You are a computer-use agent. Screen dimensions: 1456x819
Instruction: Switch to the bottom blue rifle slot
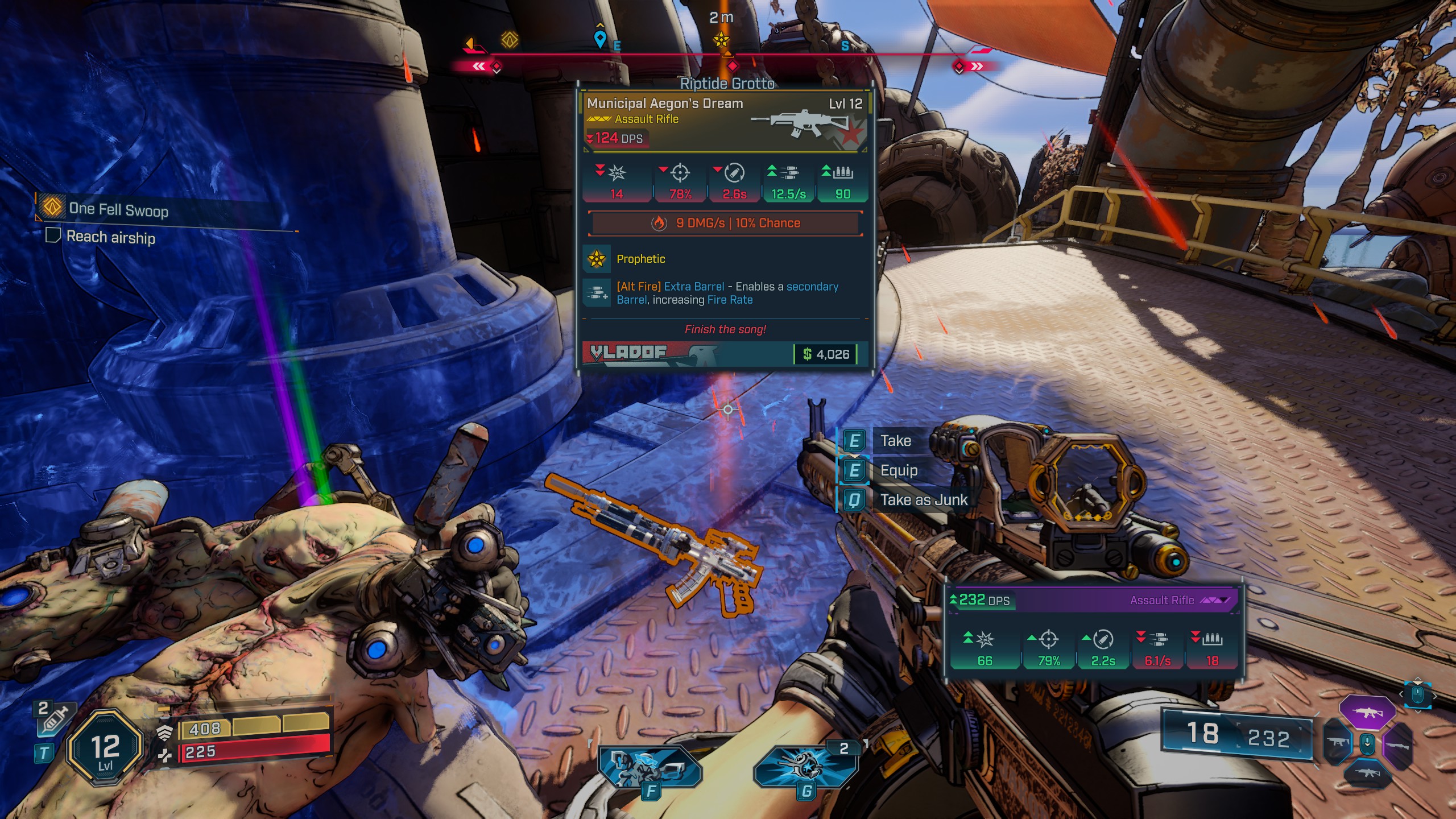(1367, 772)
